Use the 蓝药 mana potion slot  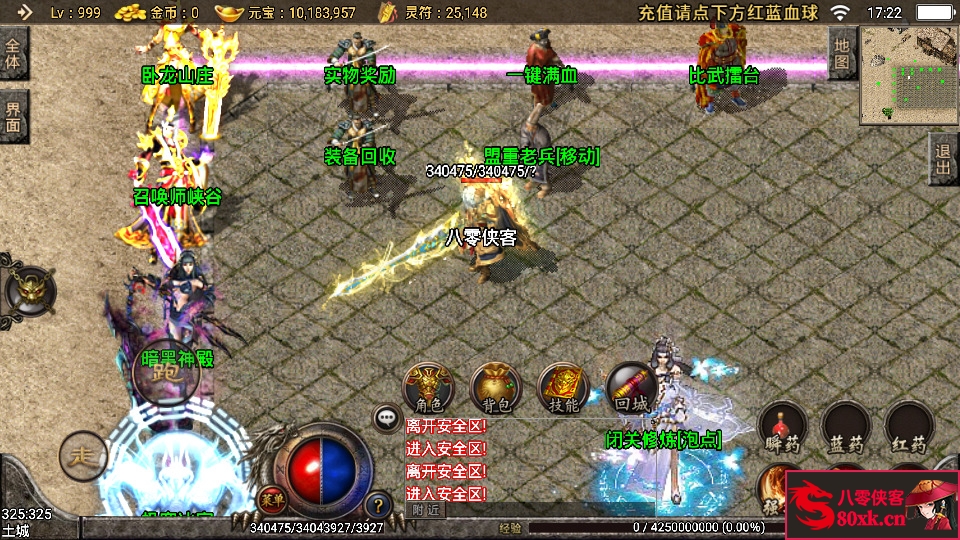[846, 427]
